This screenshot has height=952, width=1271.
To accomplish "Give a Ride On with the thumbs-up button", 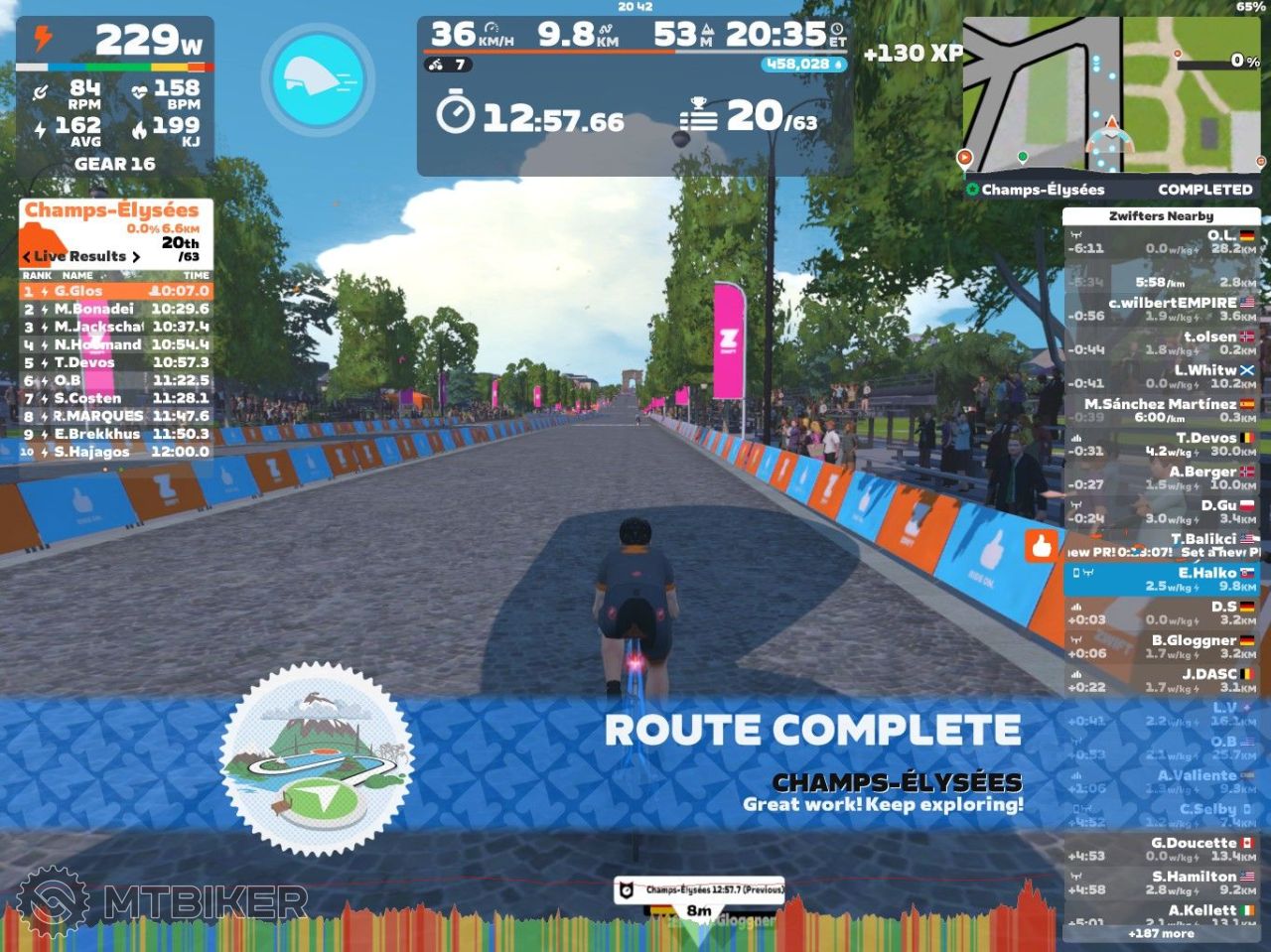I will click(x=1041, y=546).
